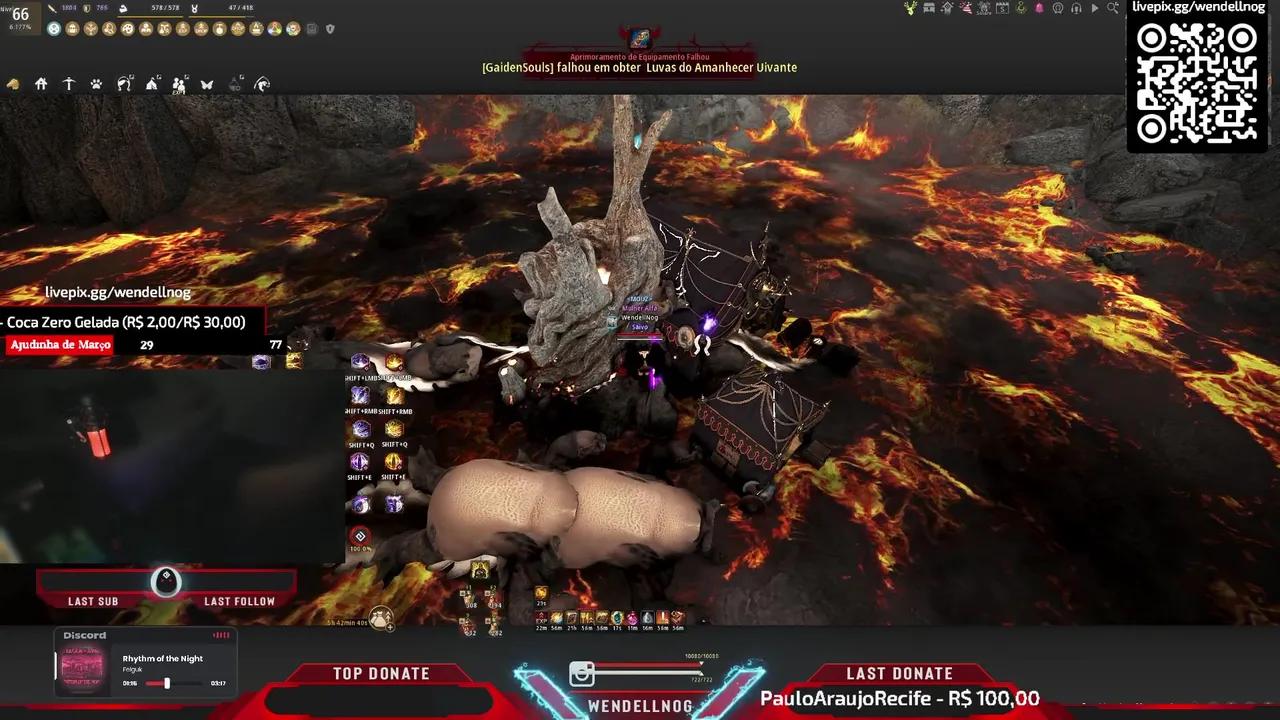Click the round loot bag icon

(x=380, y=616)
